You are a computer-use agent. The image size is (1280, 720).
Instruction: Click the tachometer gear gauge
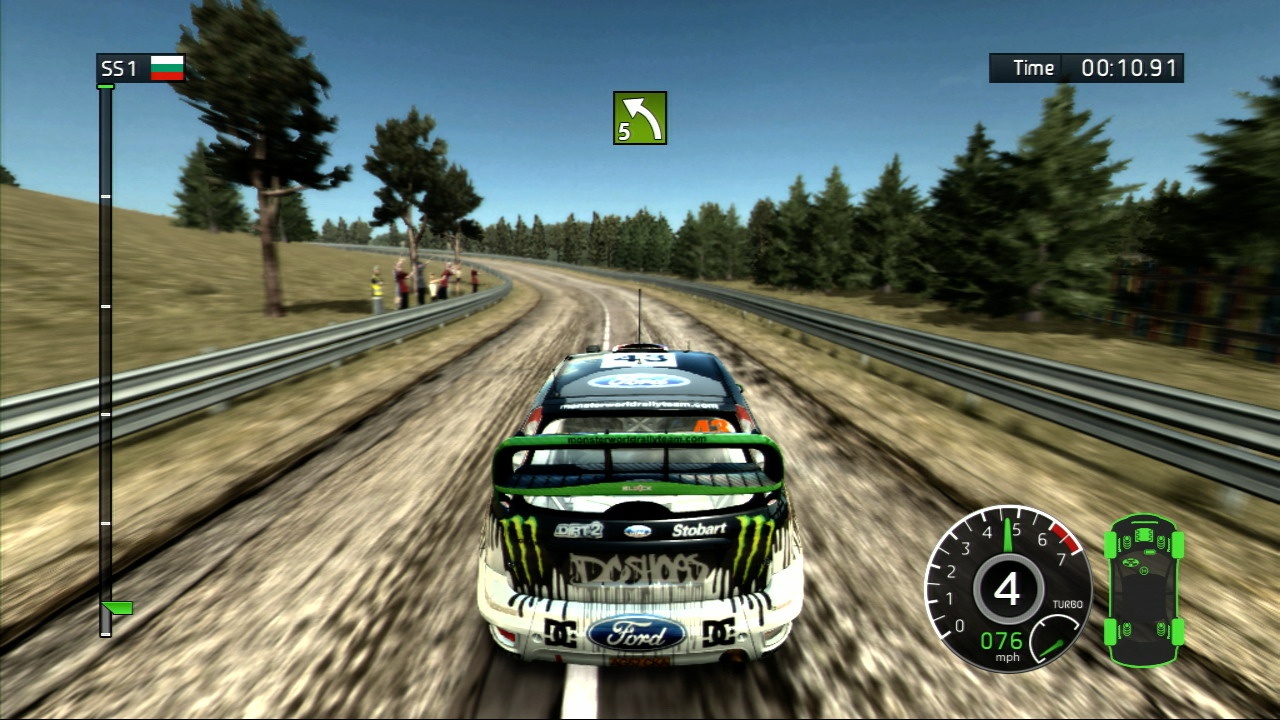pyautogui.click(x=1005, y=587)
